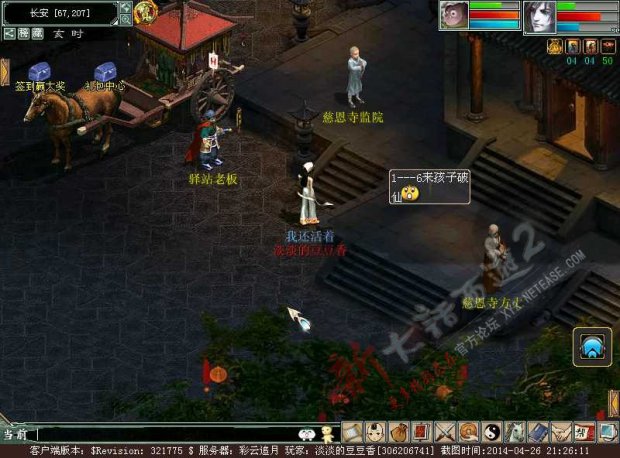Open the round gold emblem beside the map
Viewport: 620px width, 458px height.
145,13
